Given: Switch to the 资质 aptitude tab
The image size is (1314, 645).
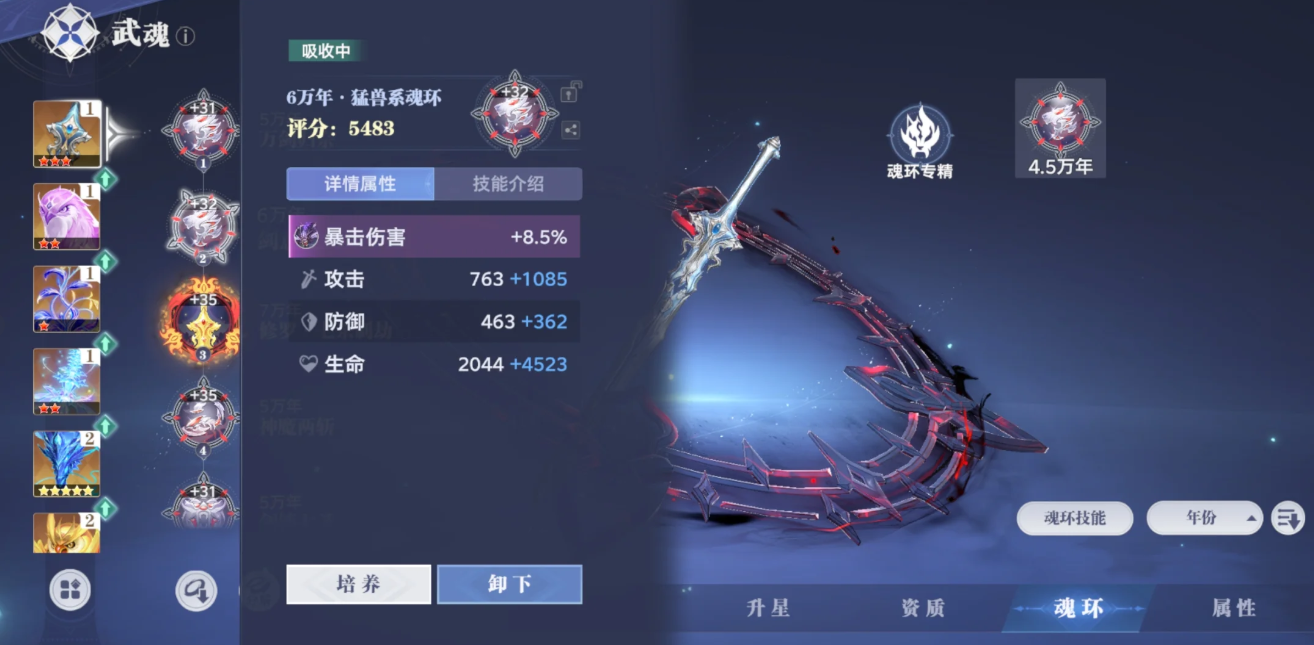Looking at the screenshot, I should (x=922, y=608).
